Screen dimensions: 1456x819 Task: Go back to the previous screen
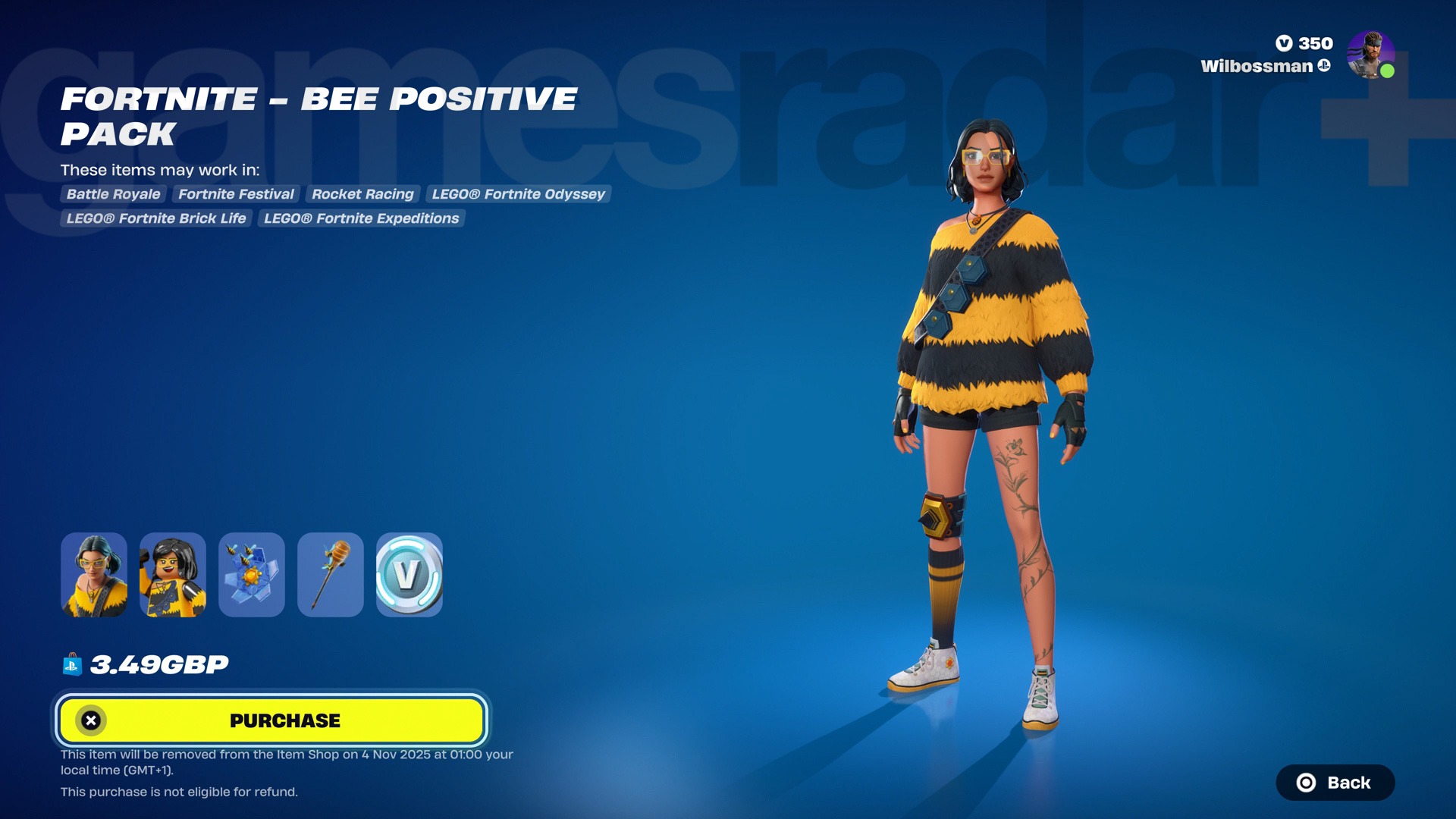1335,783
